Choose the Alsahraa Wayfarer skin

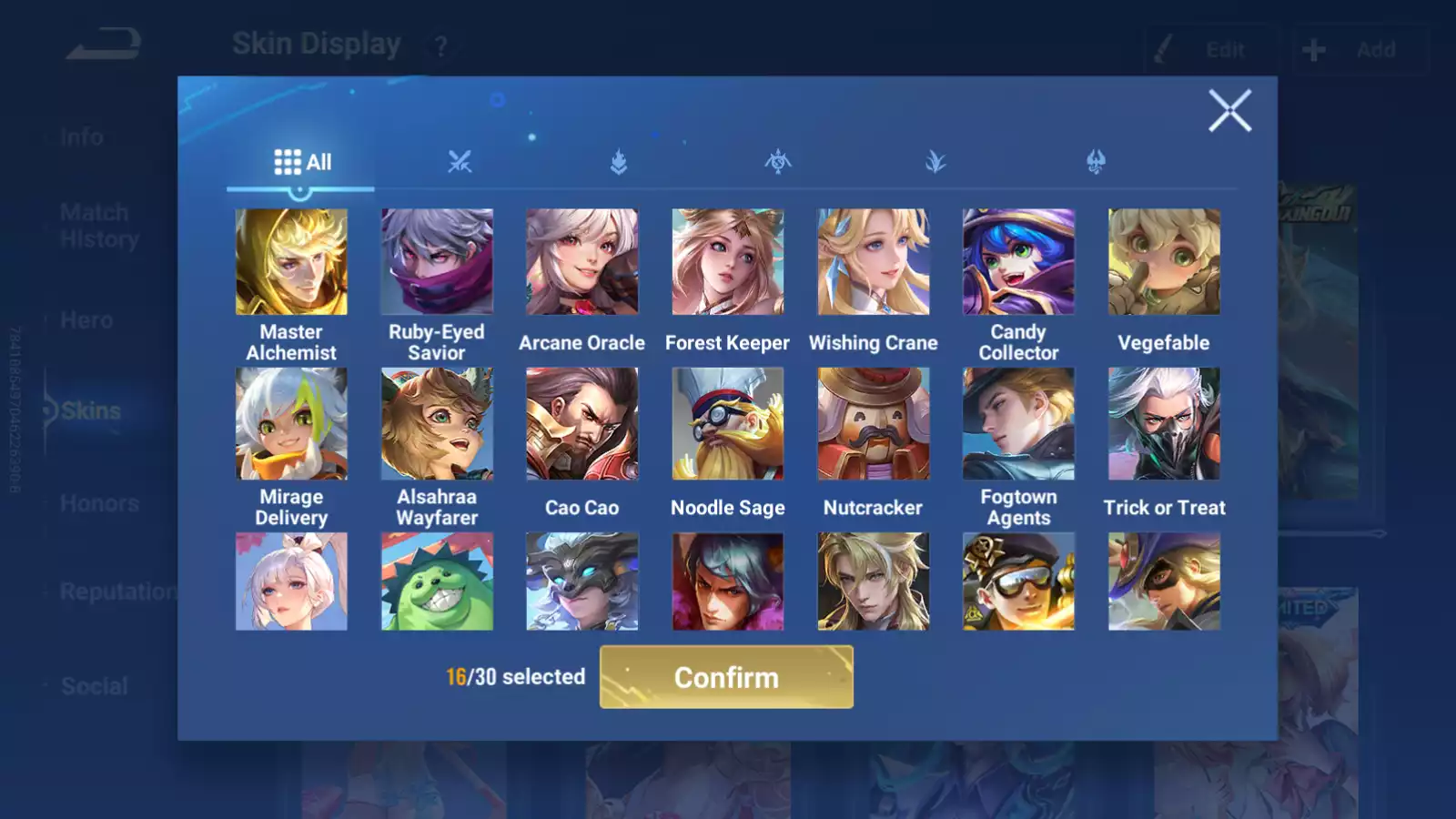pyautogui.click(x=437, y=423)
